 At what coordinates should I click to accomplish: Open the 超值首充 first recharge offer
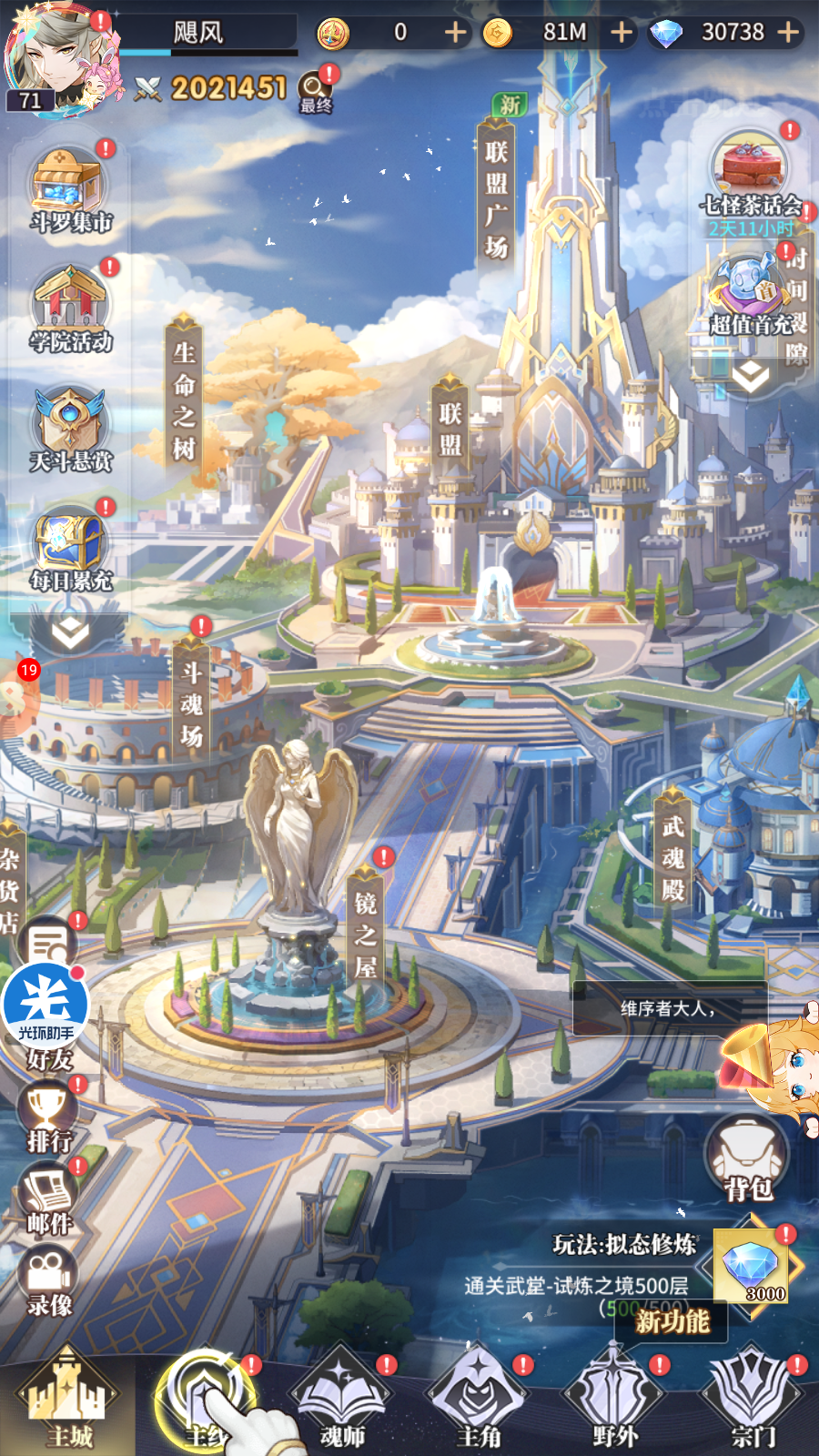(x=749, y=293)
